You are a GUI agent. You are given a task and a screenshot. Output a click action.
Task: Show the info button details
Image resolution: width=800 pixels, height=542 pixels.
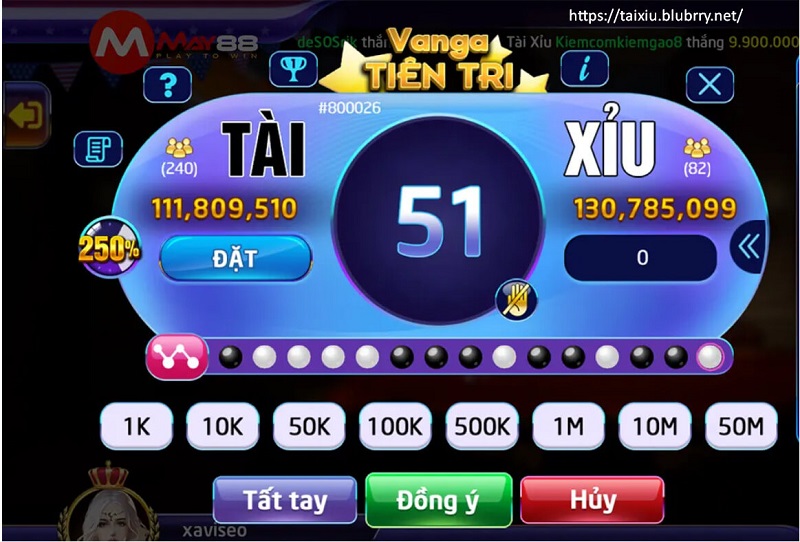pyautogui.click(x=585, y=68)
